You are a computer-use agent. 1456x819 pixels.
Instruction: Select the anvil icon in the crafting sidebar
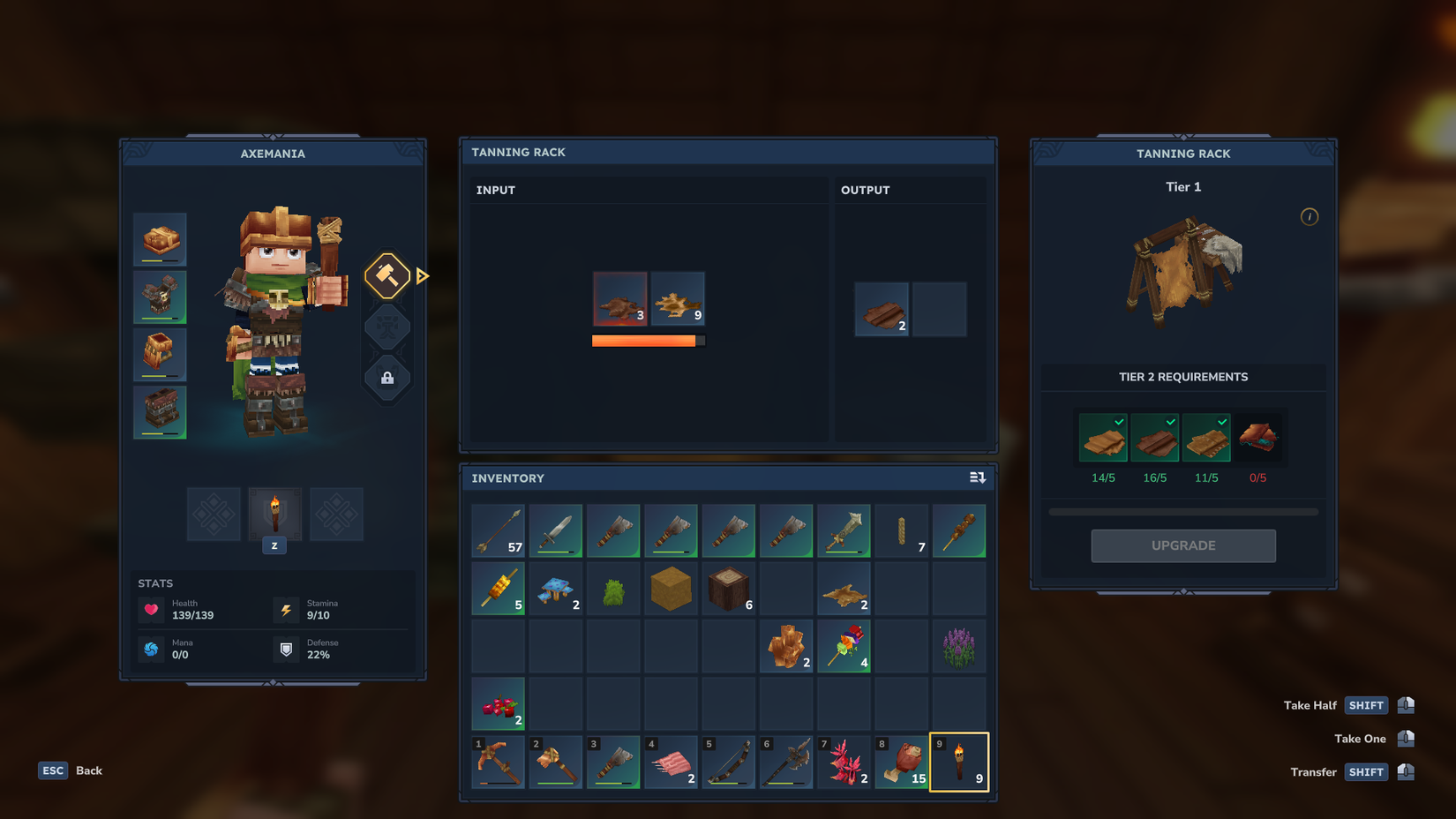pos(387,327)
